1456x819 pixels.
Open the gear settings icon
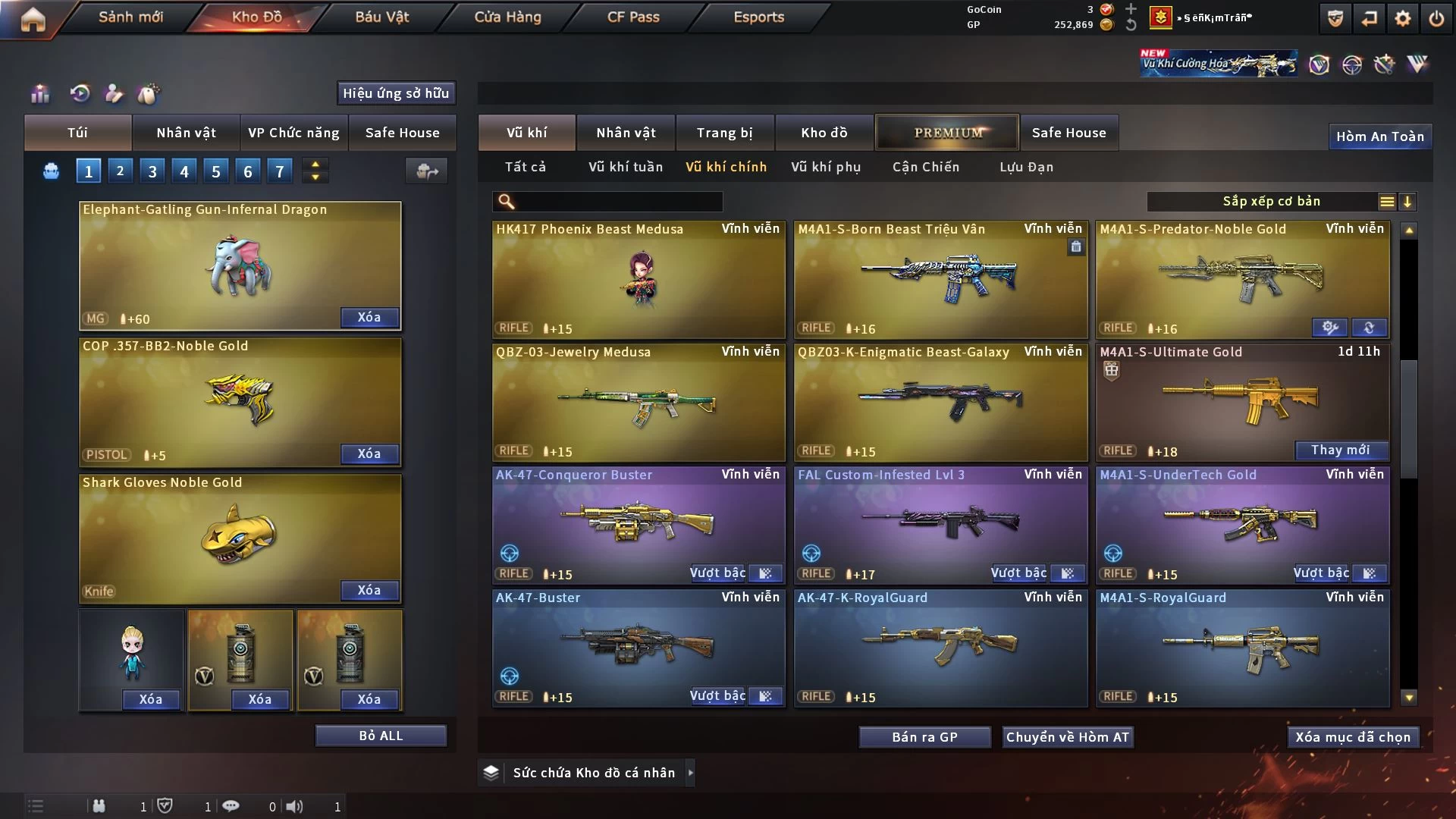tap(1403, 18)
